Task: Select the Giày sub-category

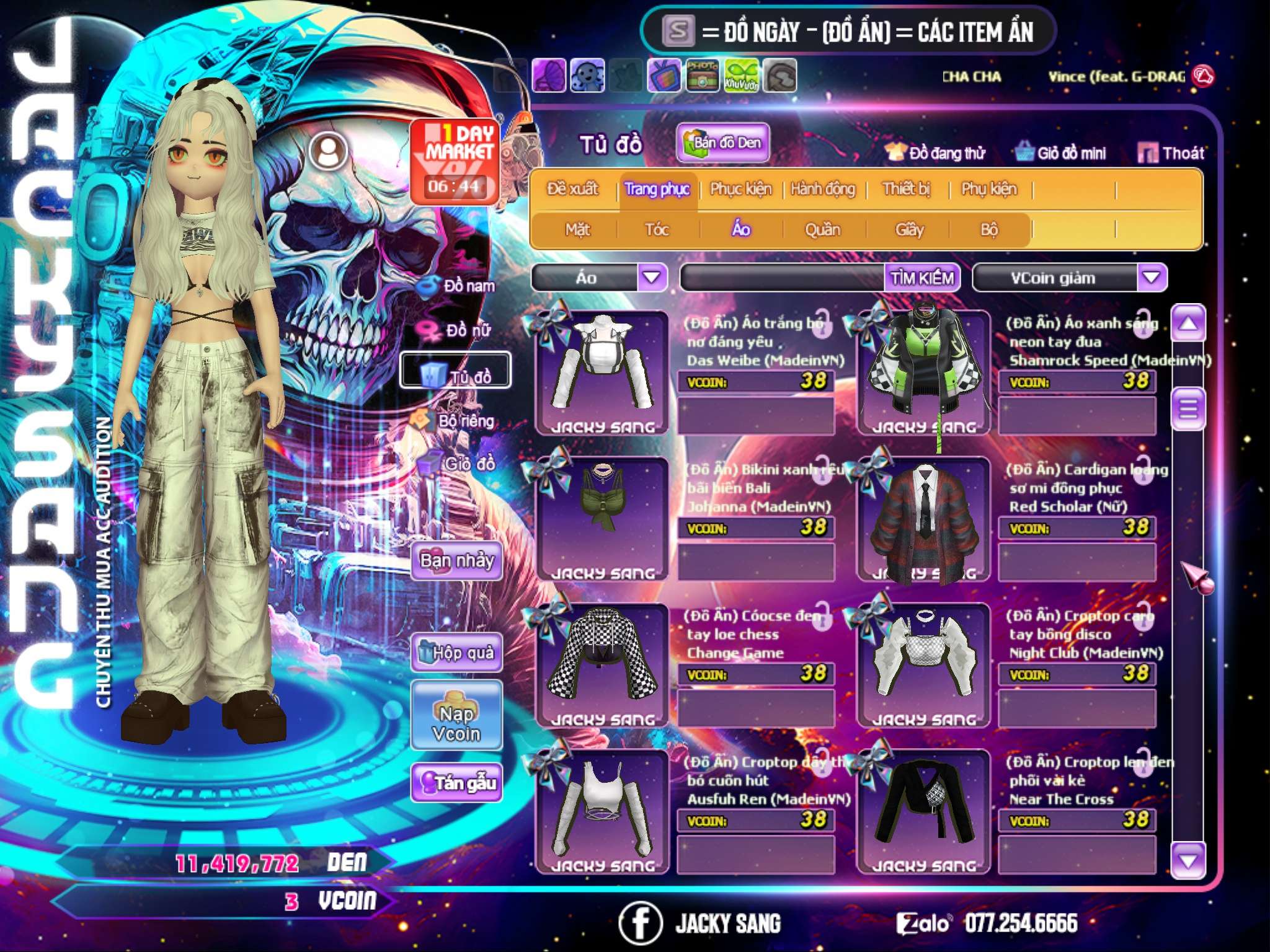Action: [x=909, y=230]
